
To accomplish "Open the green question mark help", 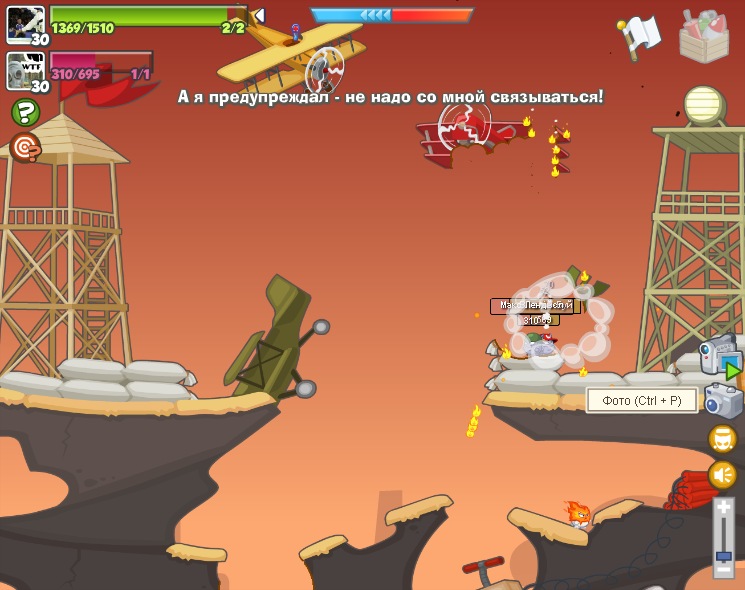I will click(x=25, y=112).
